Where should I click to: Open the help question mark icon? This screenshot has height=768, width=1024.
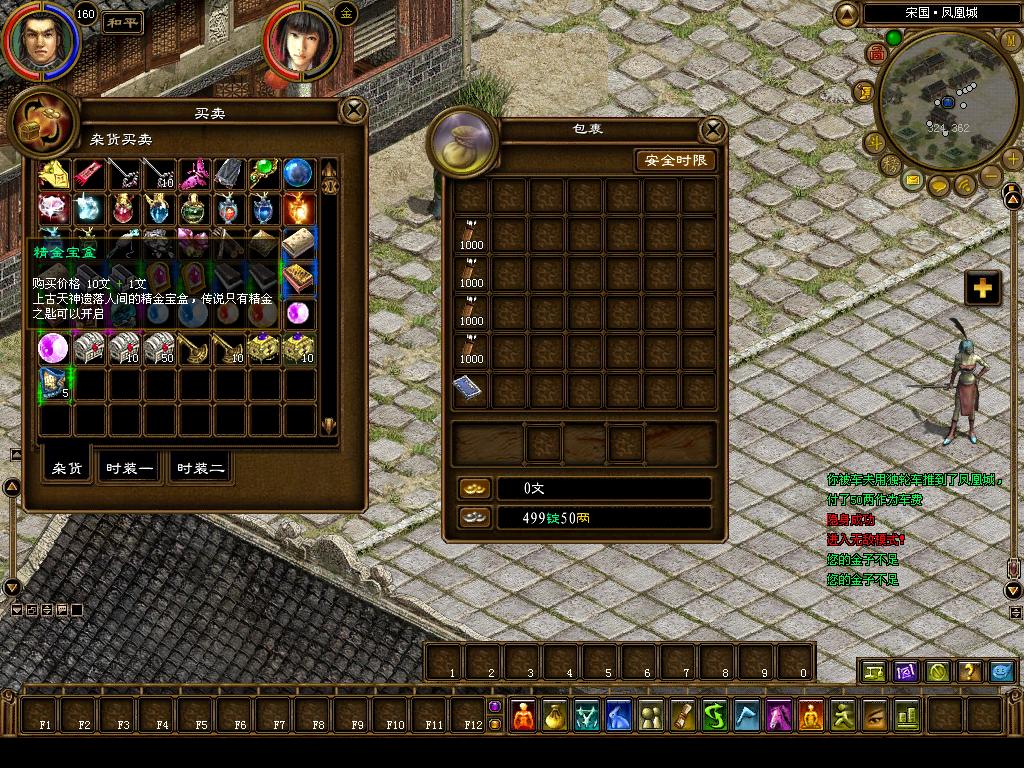969,671
